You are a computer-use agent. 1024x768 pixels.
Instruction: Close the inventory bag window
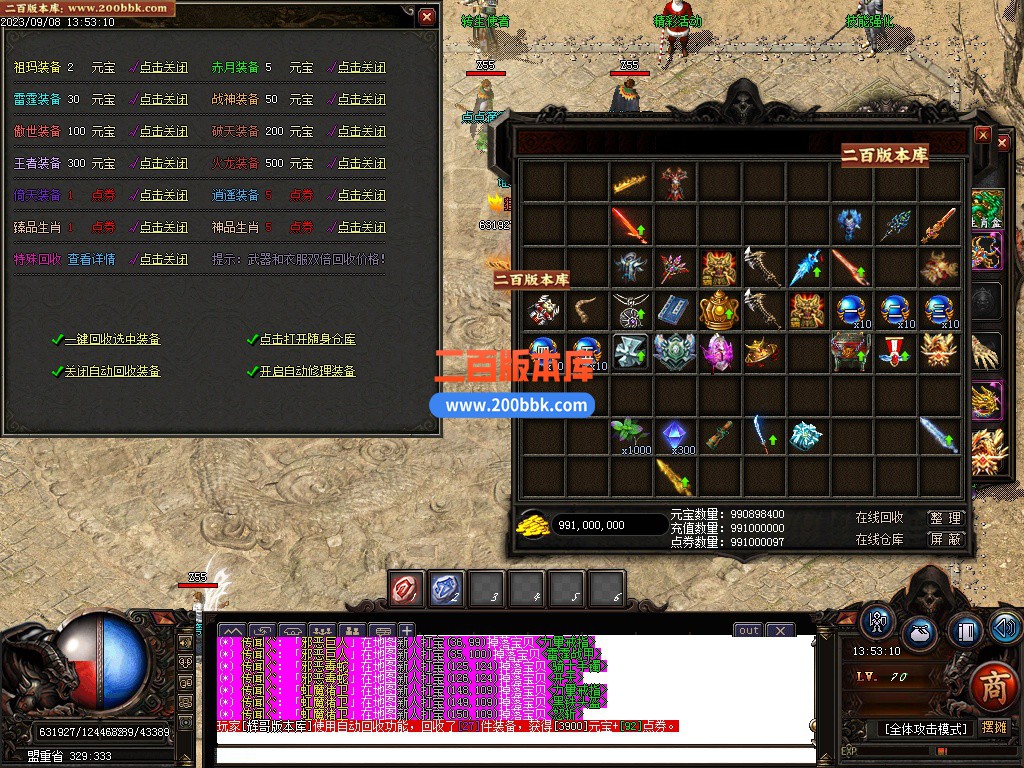pyautogui.click(x=983, y=135)
